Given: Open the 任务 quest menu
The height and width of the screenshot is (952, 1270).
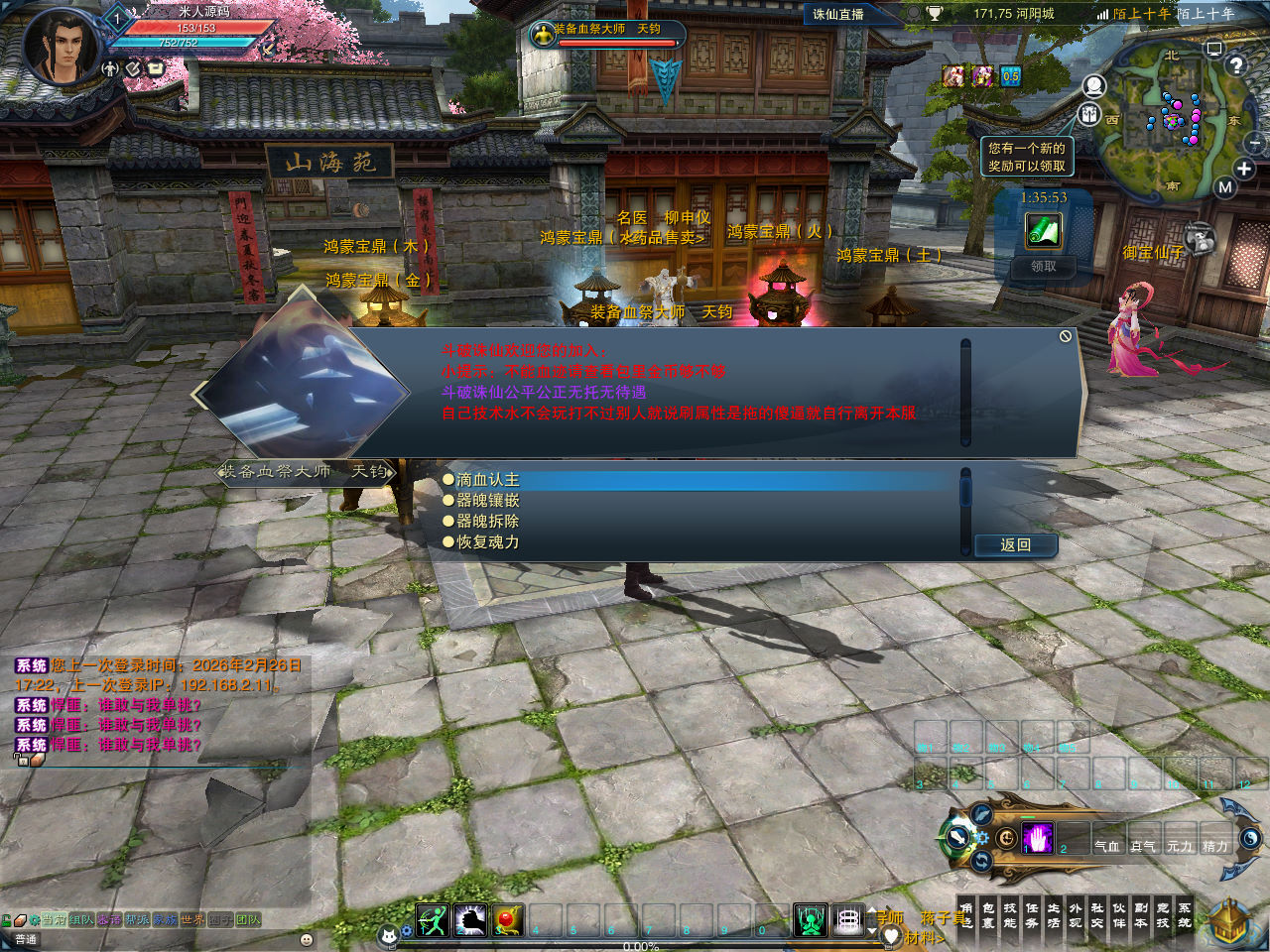Looking at the screenshot, I should tap(1032, 915).
